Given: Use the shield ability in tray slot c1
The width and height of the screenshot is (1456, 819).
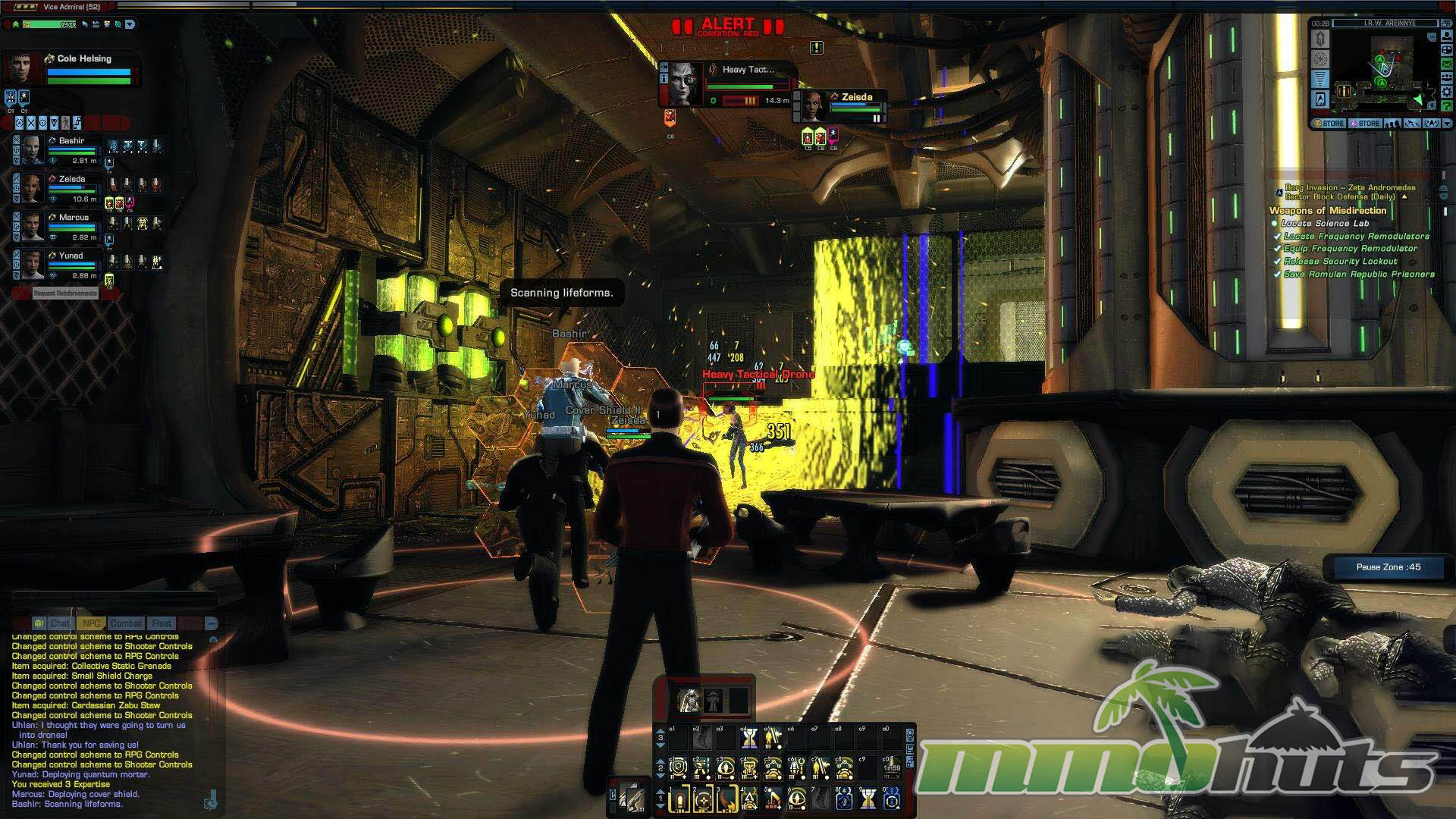Looking at the screenshot, I should pos(678,768).
